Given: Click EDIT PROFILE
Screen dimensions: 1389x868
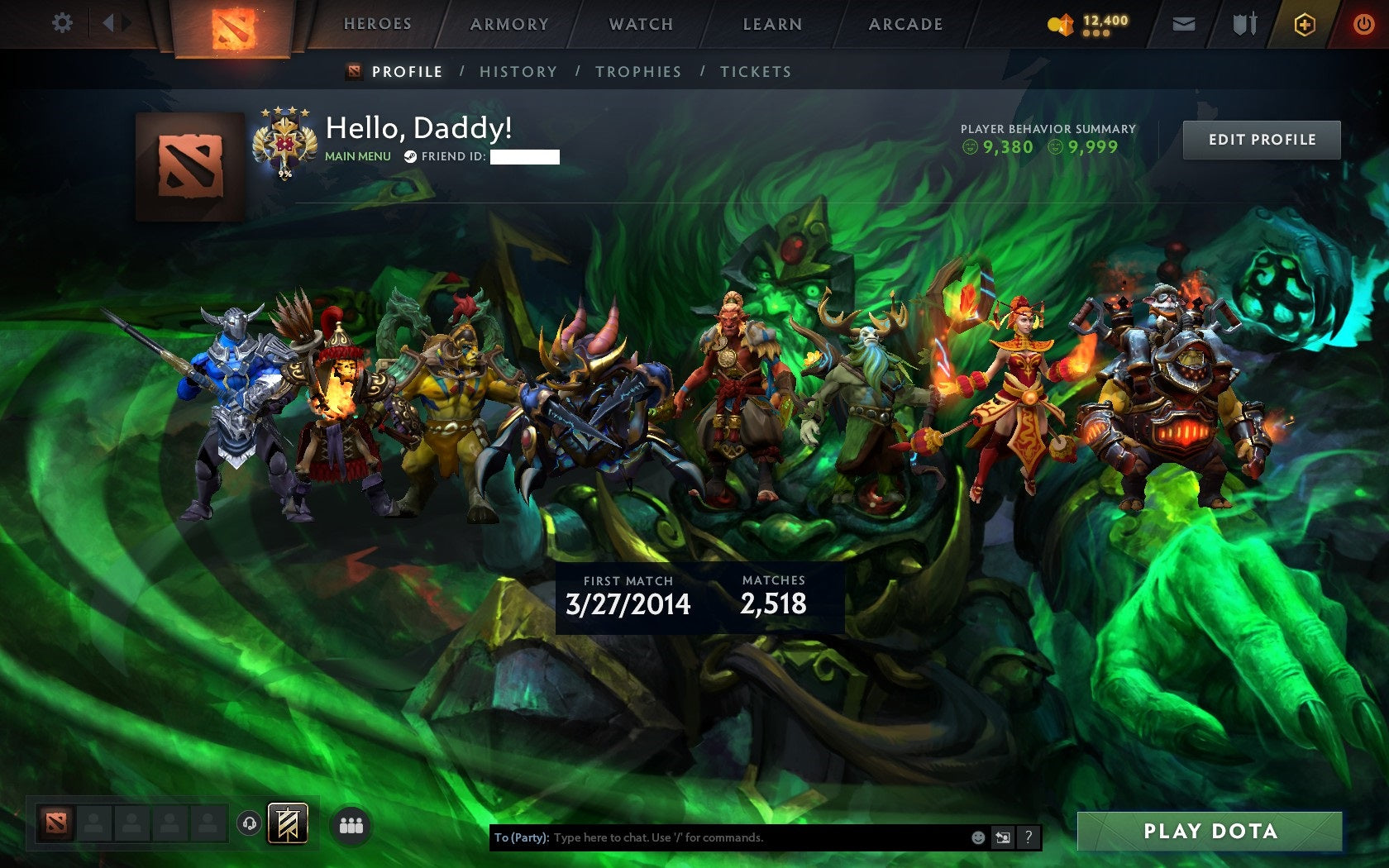Looking at the screenshot, I should [x=1261, y=140].
